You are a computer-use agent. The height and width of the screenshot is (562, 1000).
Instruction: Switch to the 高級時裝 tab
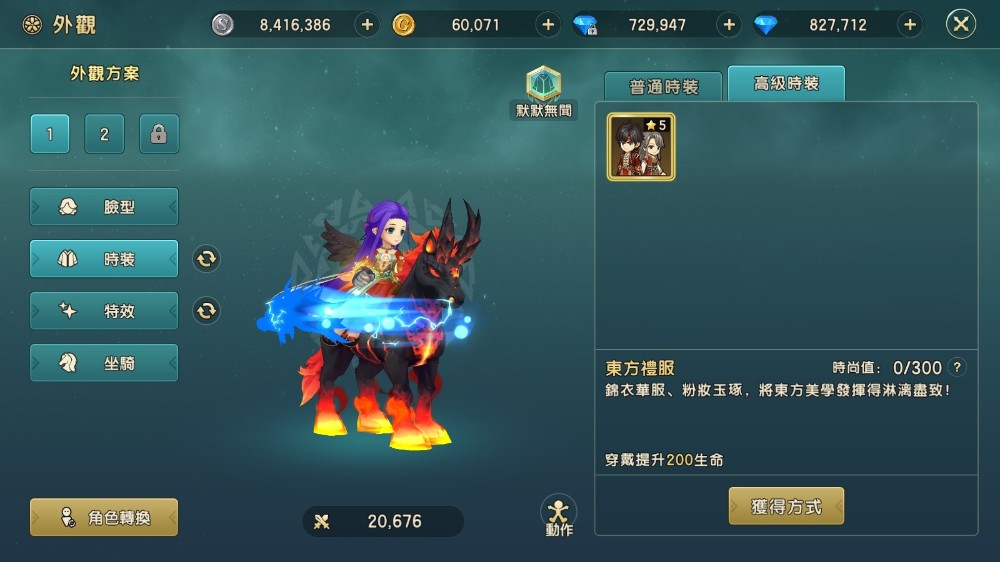click(x=786, y=85)
